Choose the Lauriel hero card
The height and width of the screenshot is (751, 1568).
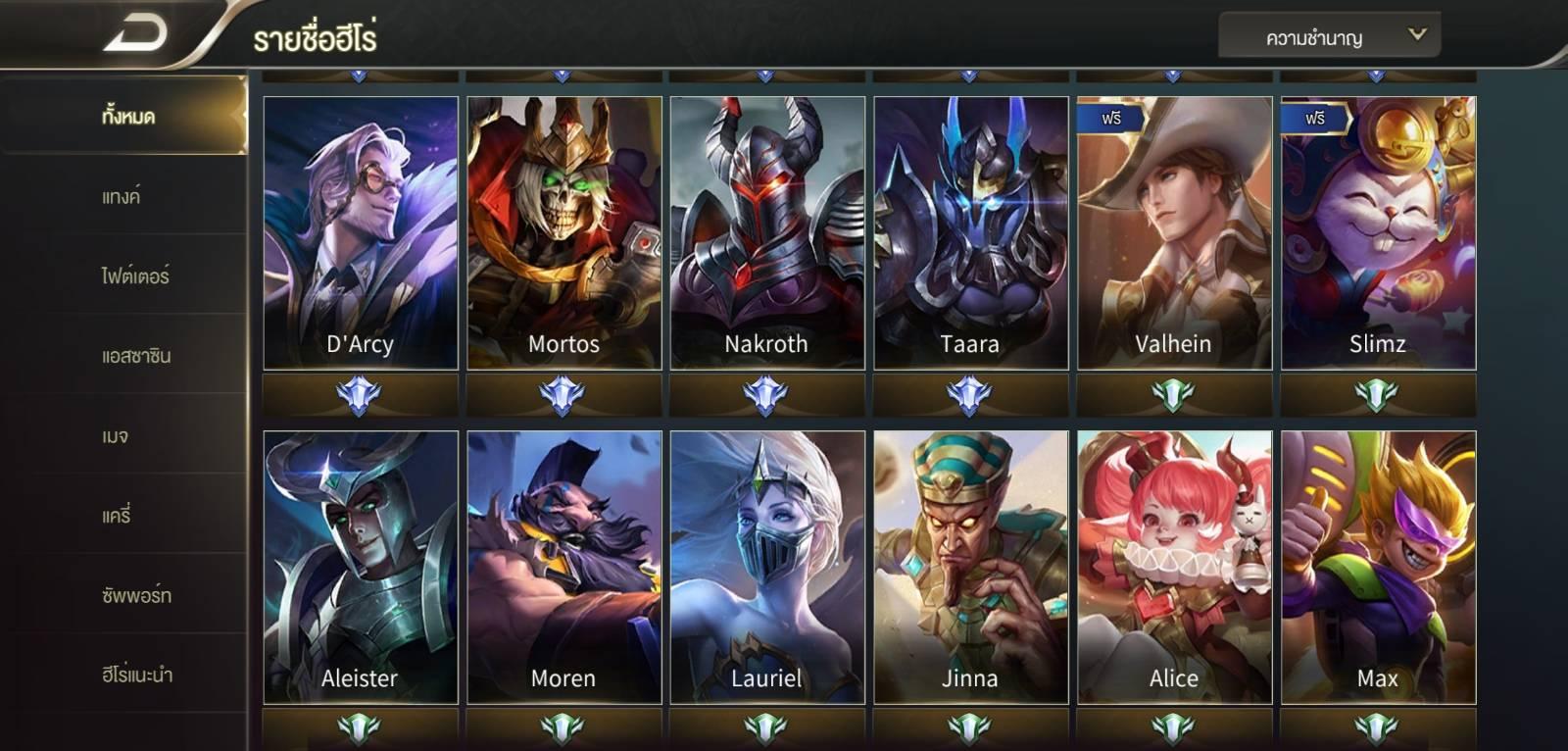(x=767, y=567)
